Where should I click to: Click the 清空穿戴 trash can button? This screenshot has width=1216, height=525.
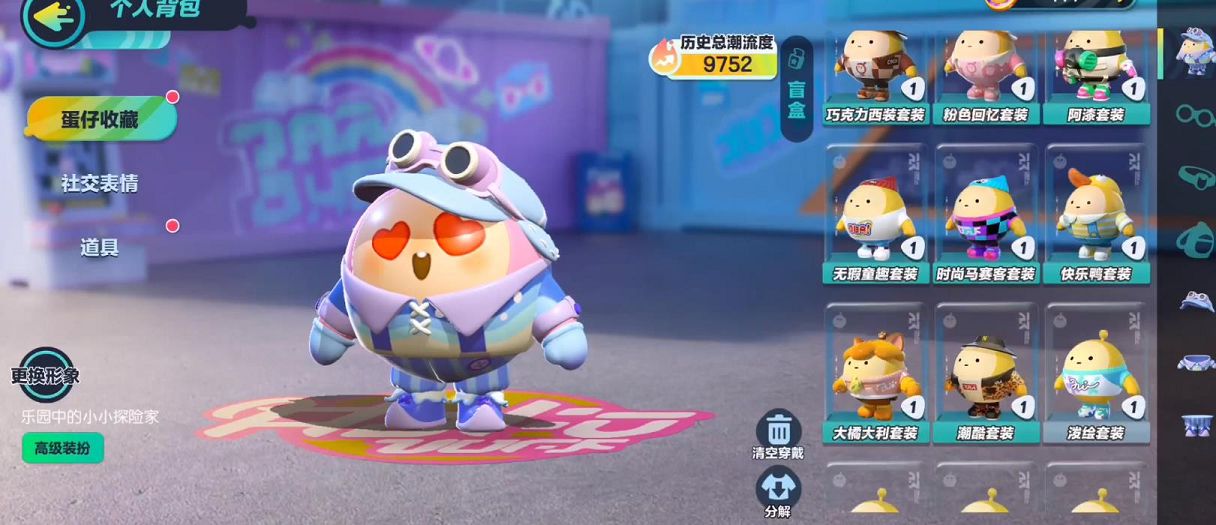click(778, 433)
